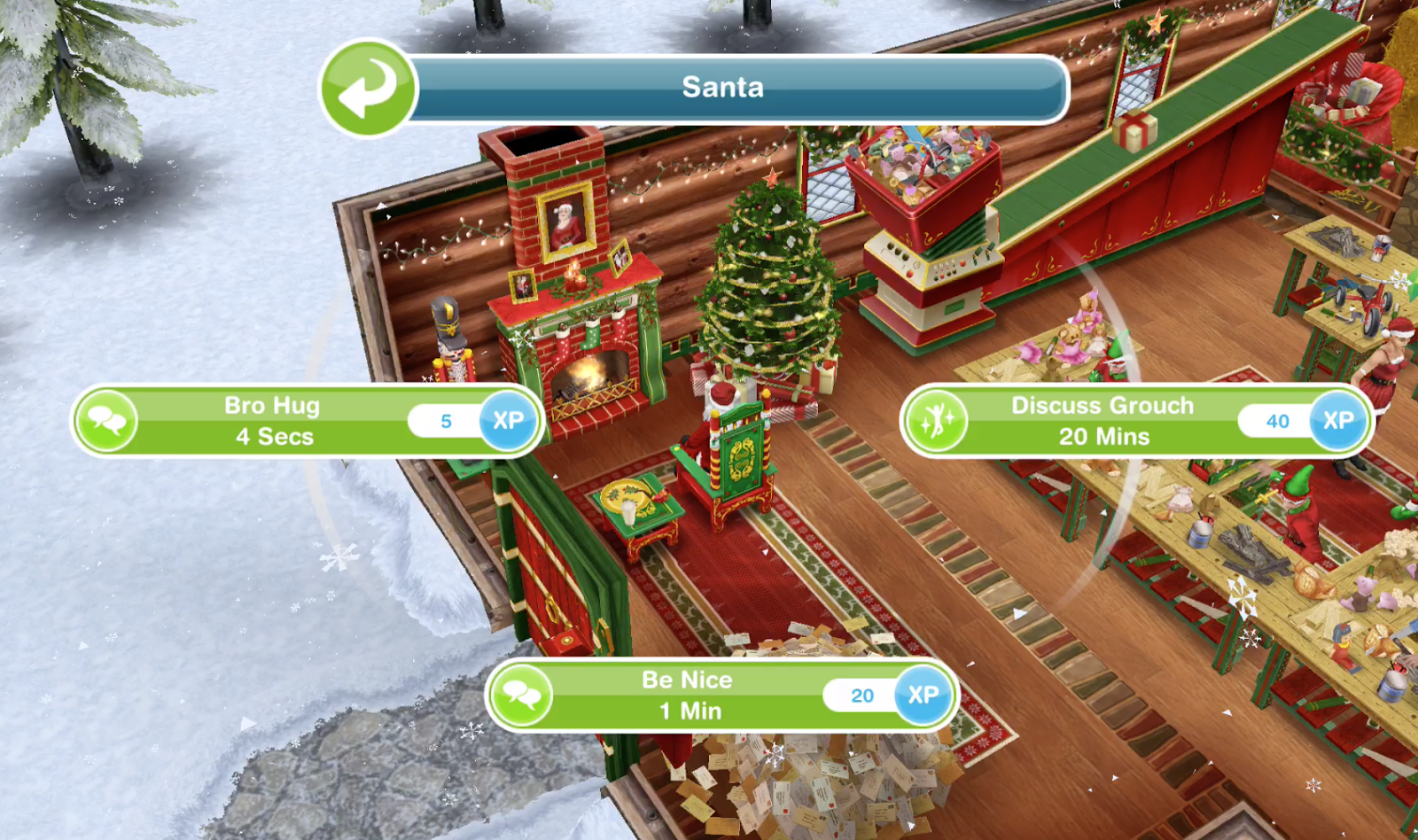Select the Be Nice 1 Min option
Viewport: 1418px width, 840px height.
click(x=687, y=695)
